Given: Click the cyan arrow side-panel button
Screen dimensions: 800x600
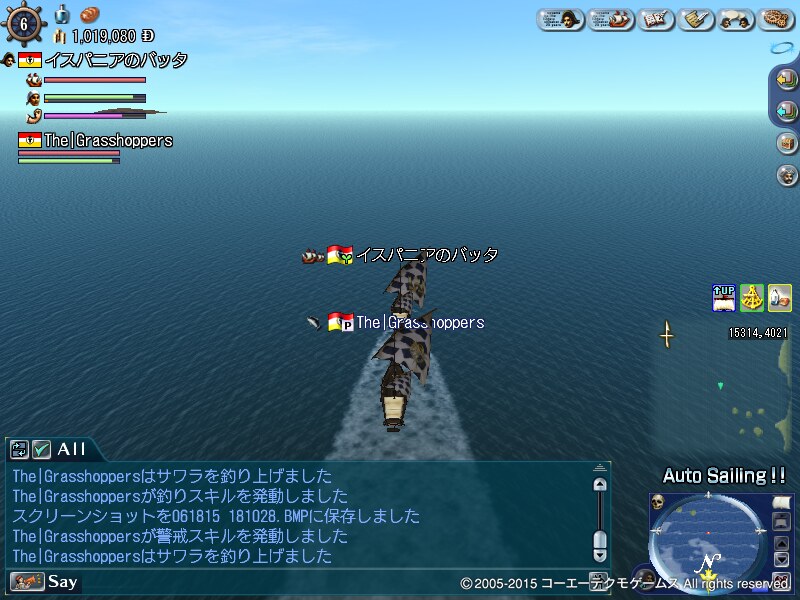Looking at the screenshot, I should (786, 111).
